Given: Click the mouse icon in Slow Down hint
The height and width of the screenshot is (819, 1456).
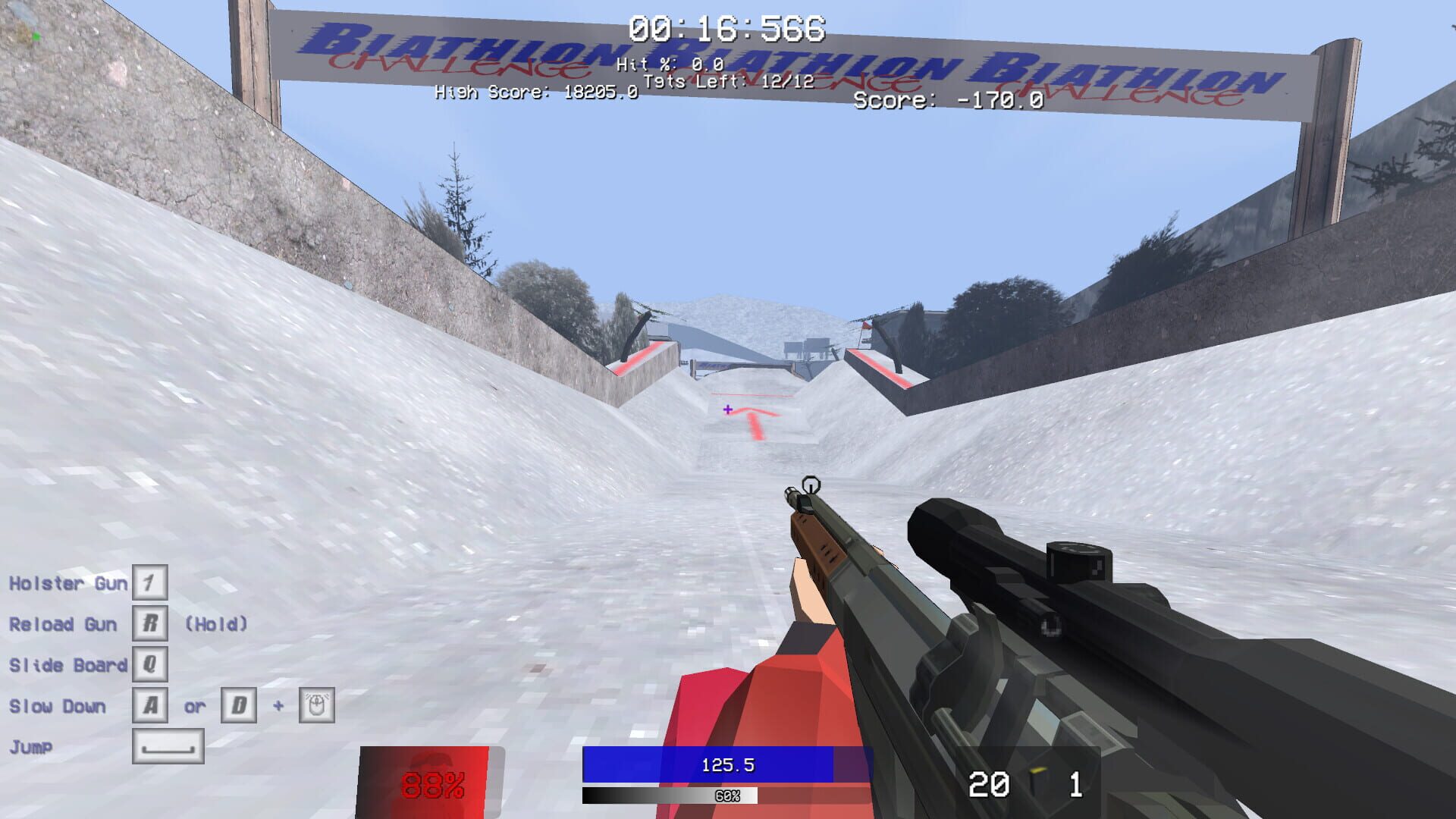Looking at the screenshot, I should pos(318,706).
